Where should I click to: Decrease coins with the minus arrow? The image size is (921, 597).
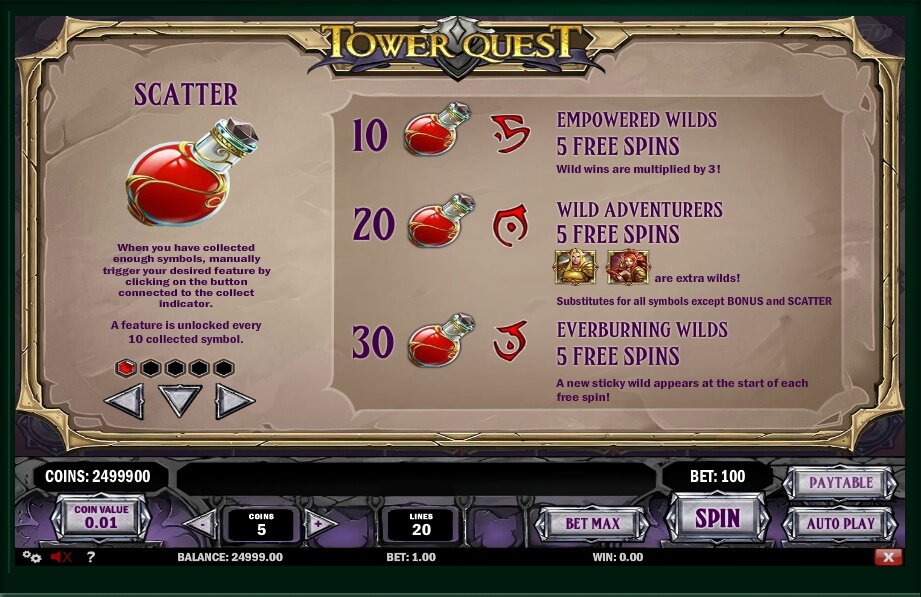(201, 524)
